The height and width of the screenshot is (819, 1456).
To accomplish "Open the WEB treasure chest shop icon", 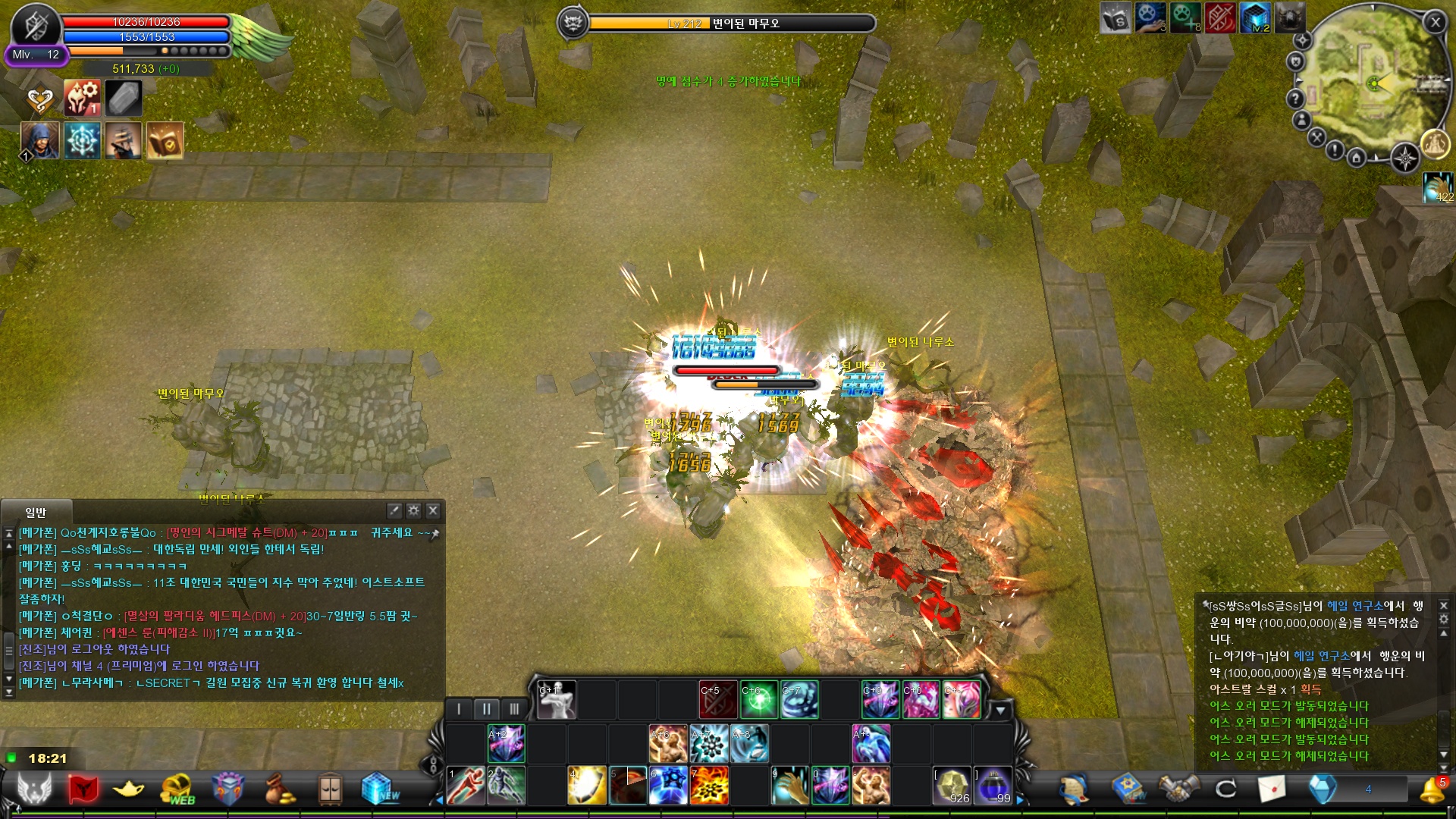I will click(x=177, y=786).
